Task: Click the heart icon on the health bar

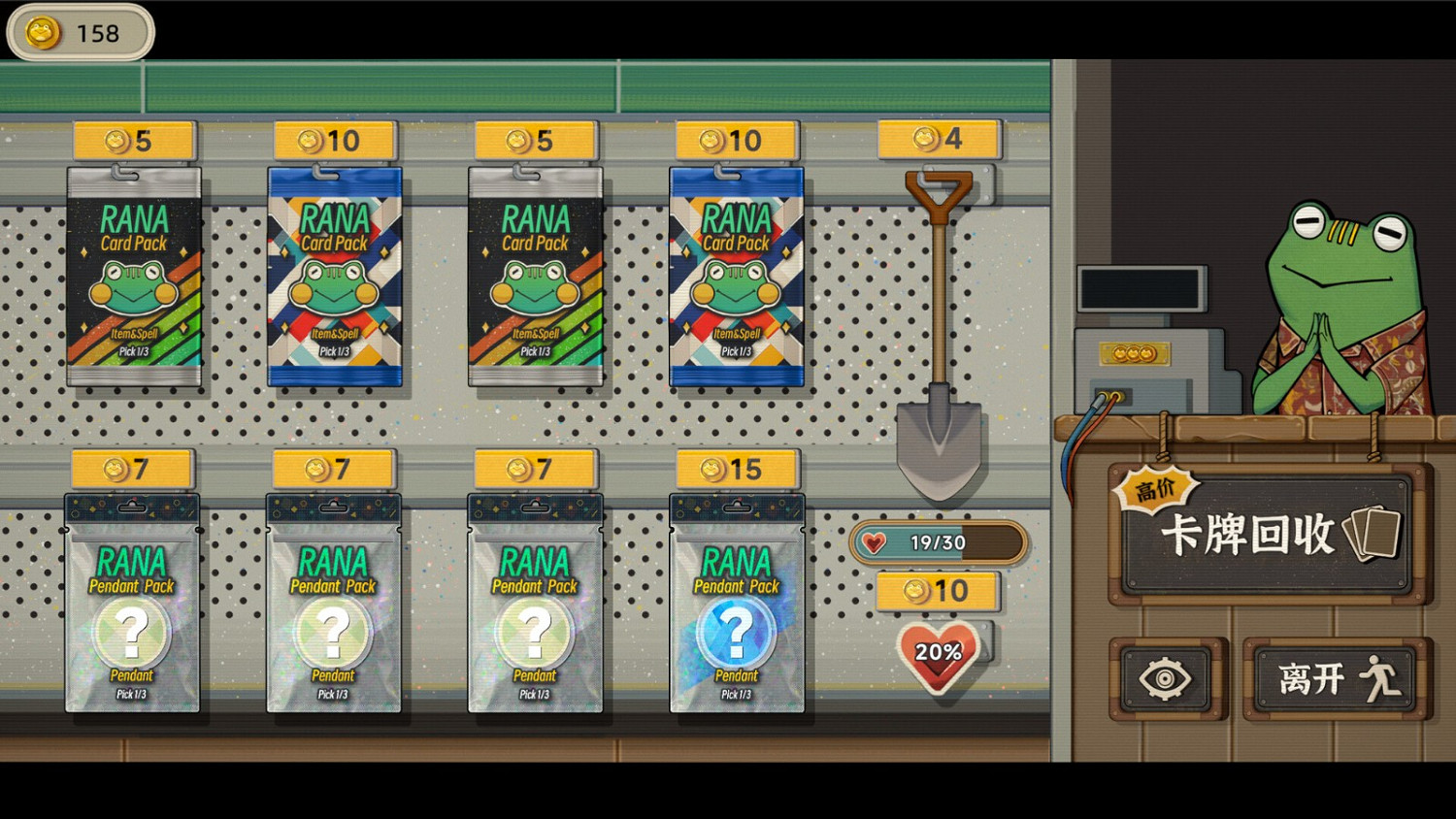Action: click(x=877, y=542)
